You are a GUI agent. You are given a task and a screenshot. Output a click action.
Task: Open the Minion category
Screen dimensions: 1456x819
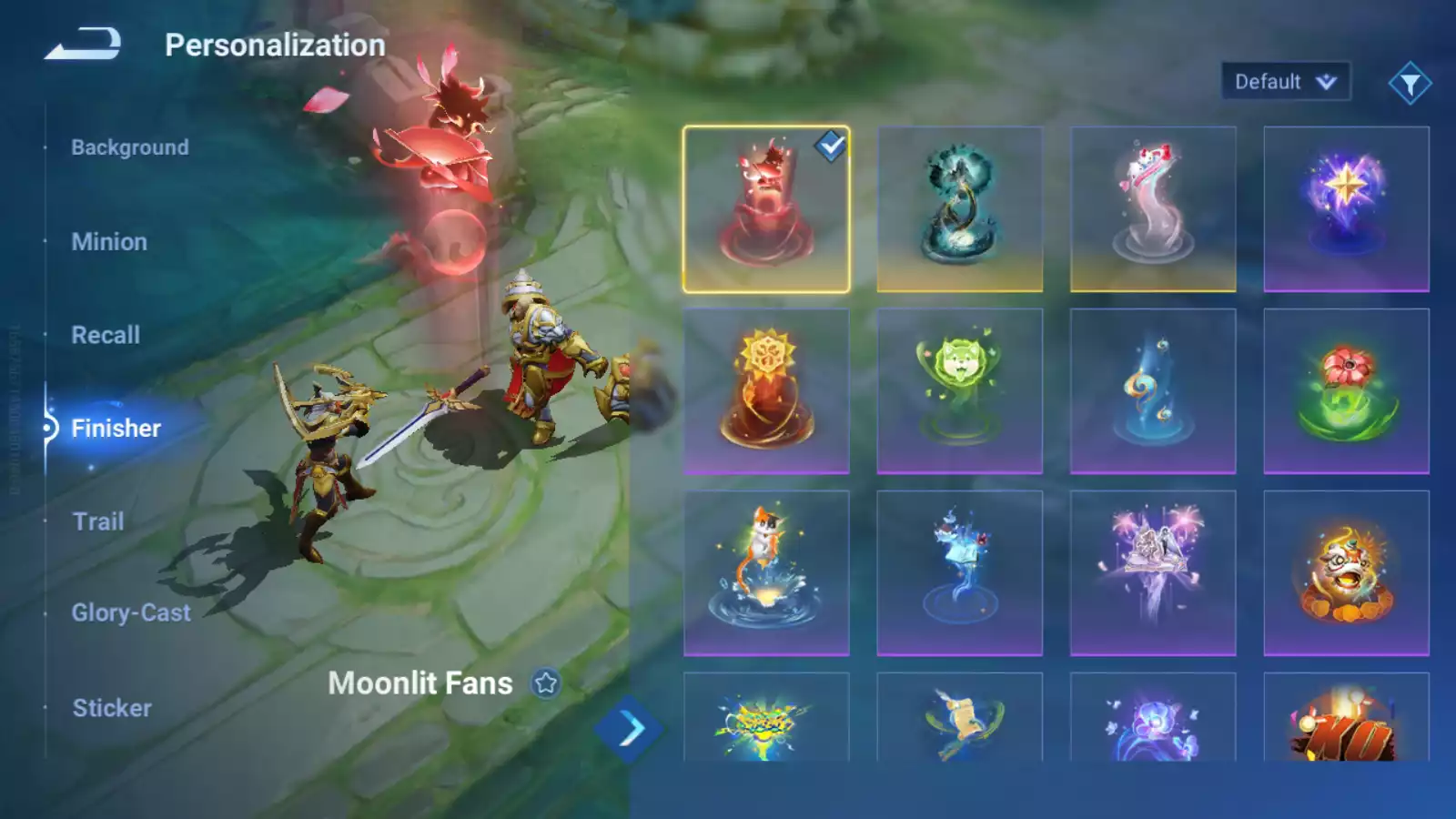109,242
